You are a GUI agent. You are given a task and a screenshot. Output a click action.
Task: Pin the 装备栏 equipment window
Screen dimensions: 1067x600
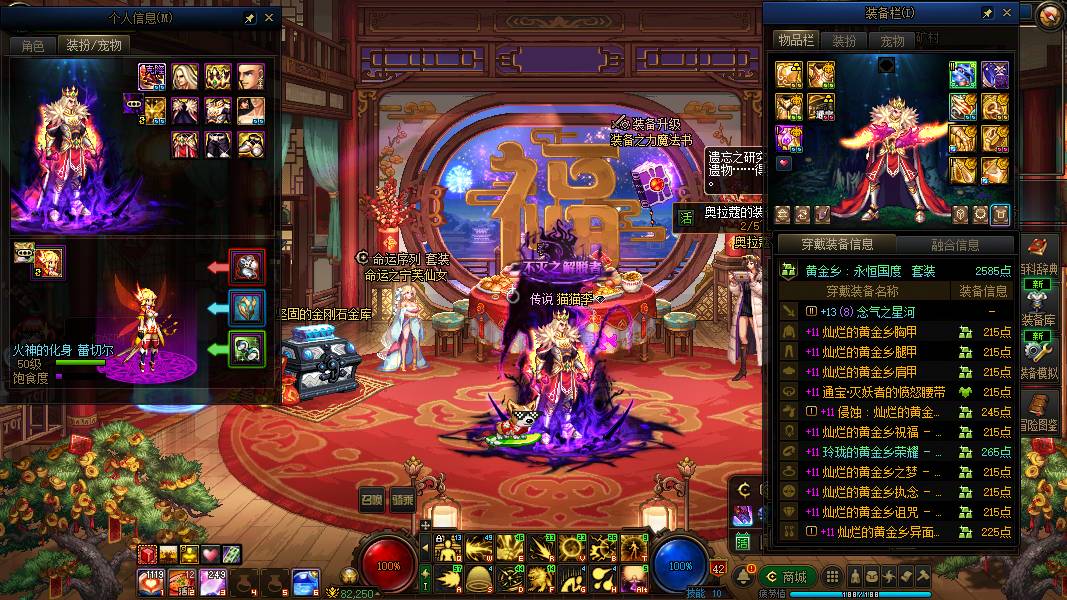pyautogui.click(x=988, y=13)
